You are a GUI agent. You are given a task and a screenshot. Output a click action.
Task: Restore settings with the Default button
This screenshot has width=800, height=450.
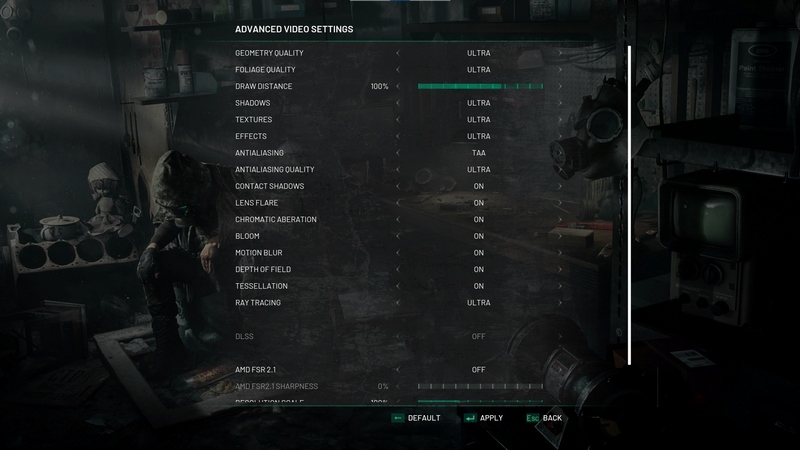416,418
